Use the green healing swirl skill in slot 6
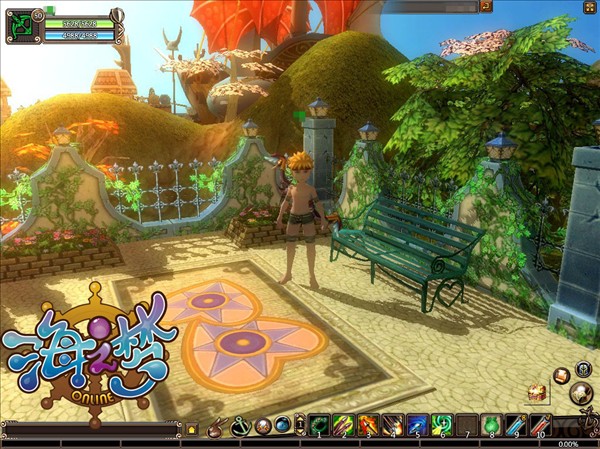The image size is (600, 449). [442, 425]
